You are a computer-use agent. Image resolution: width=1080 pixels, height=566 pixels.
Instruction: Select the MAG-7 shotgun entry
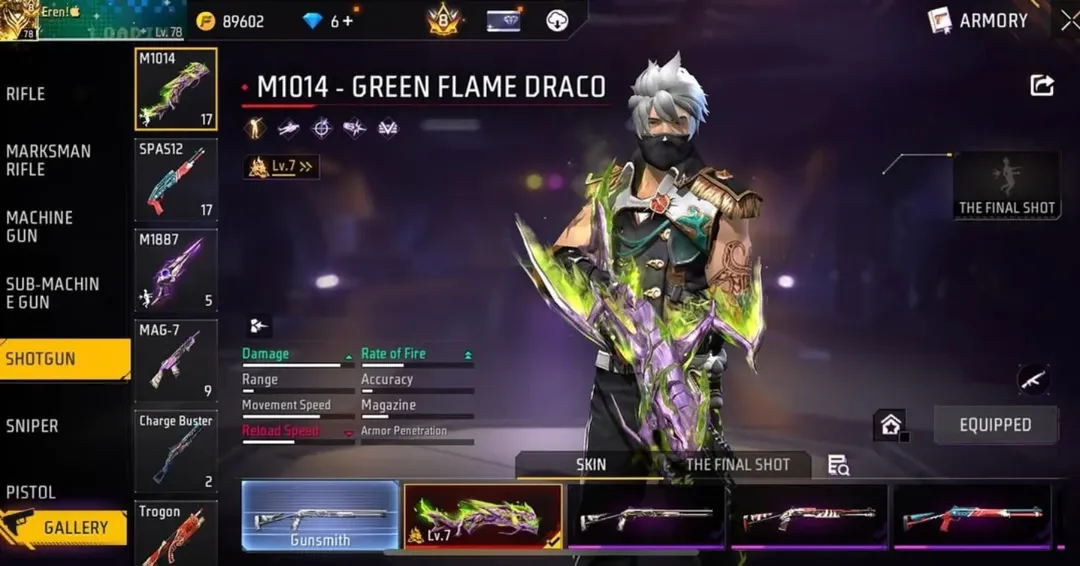[x=176, y=361]
